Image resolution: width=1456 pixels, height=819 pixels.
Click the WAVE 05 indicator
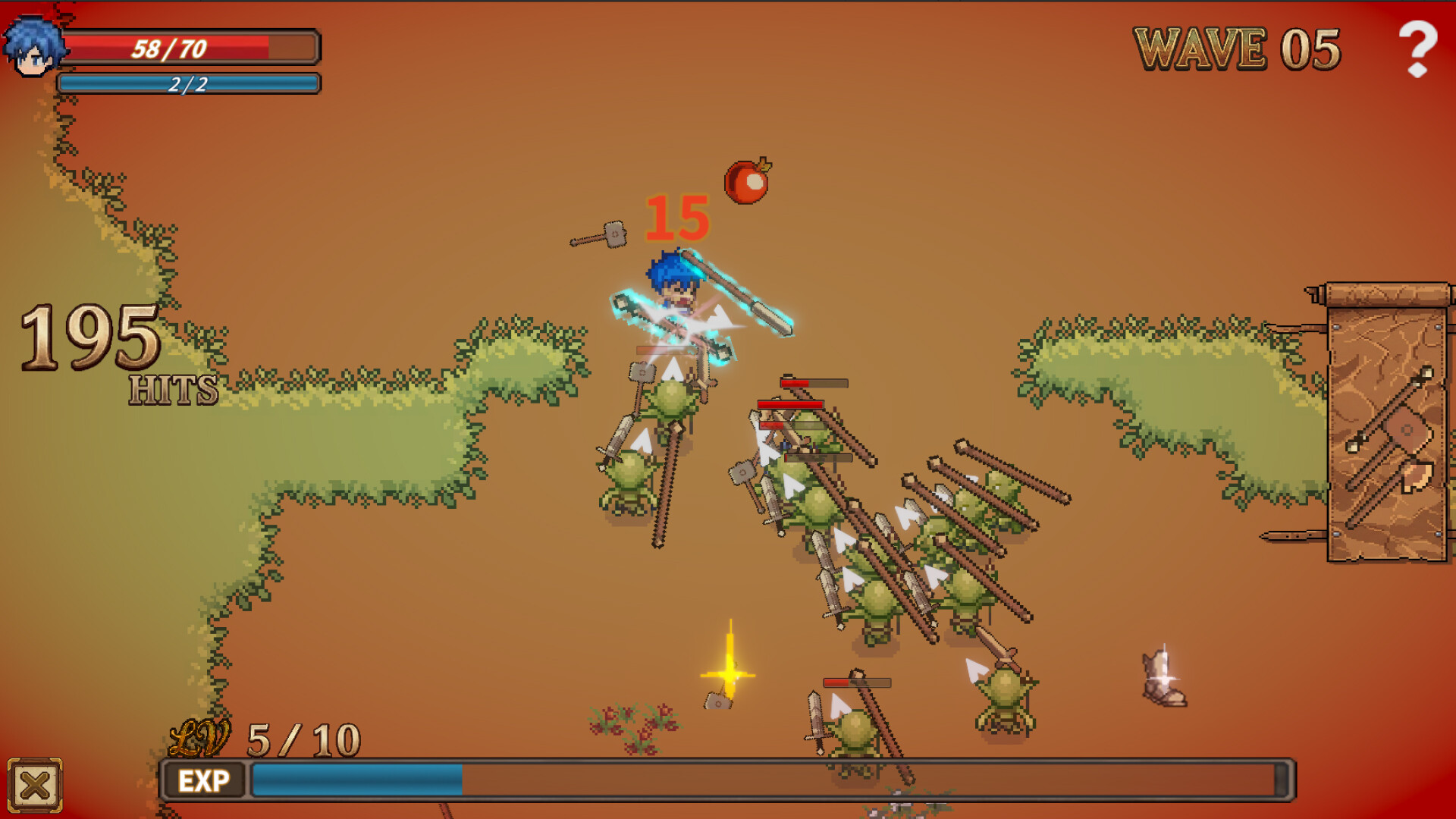pyautogui.click(x=1236, y=47)
